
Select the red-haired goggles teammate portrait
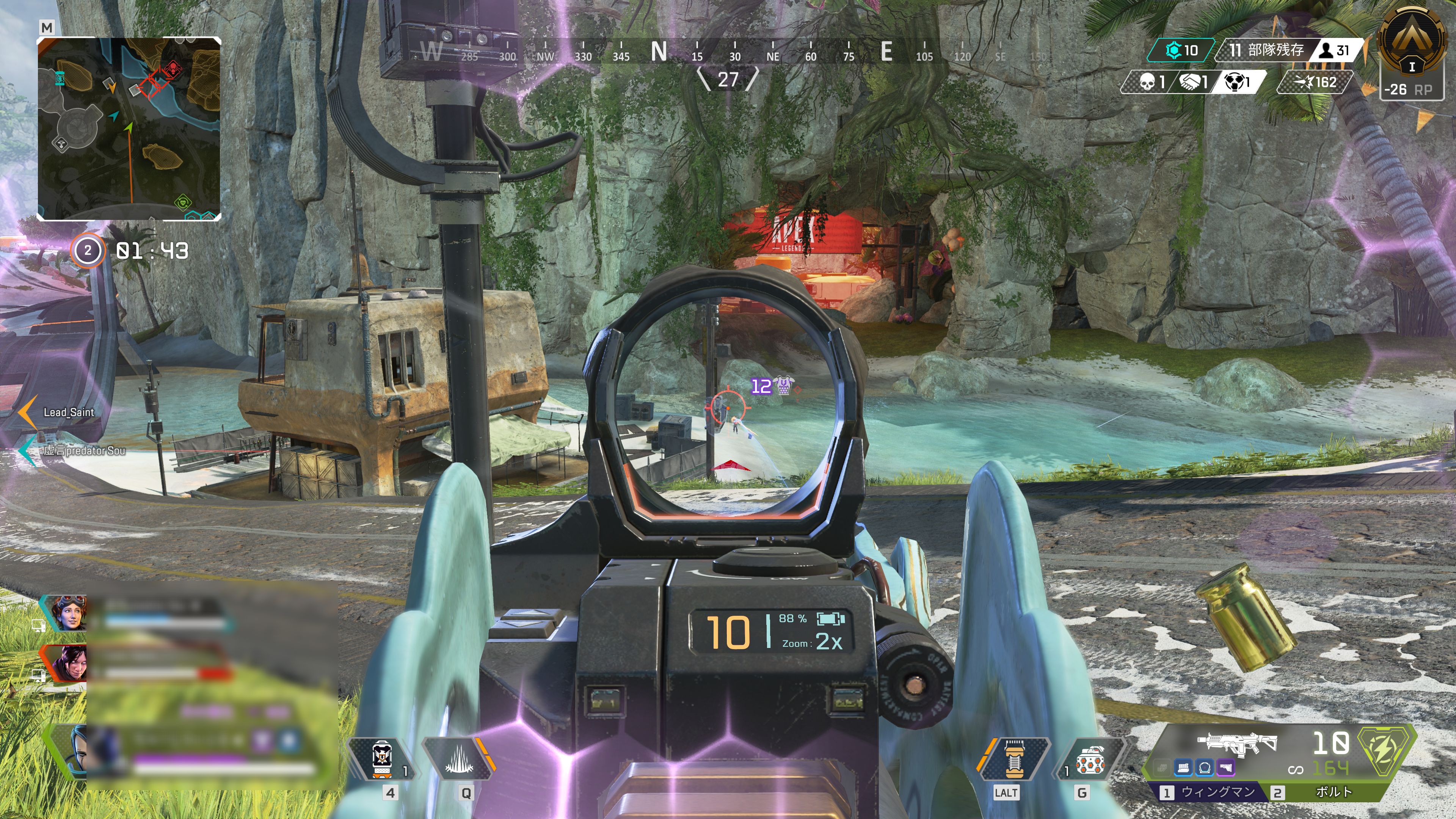click(67, 613)
